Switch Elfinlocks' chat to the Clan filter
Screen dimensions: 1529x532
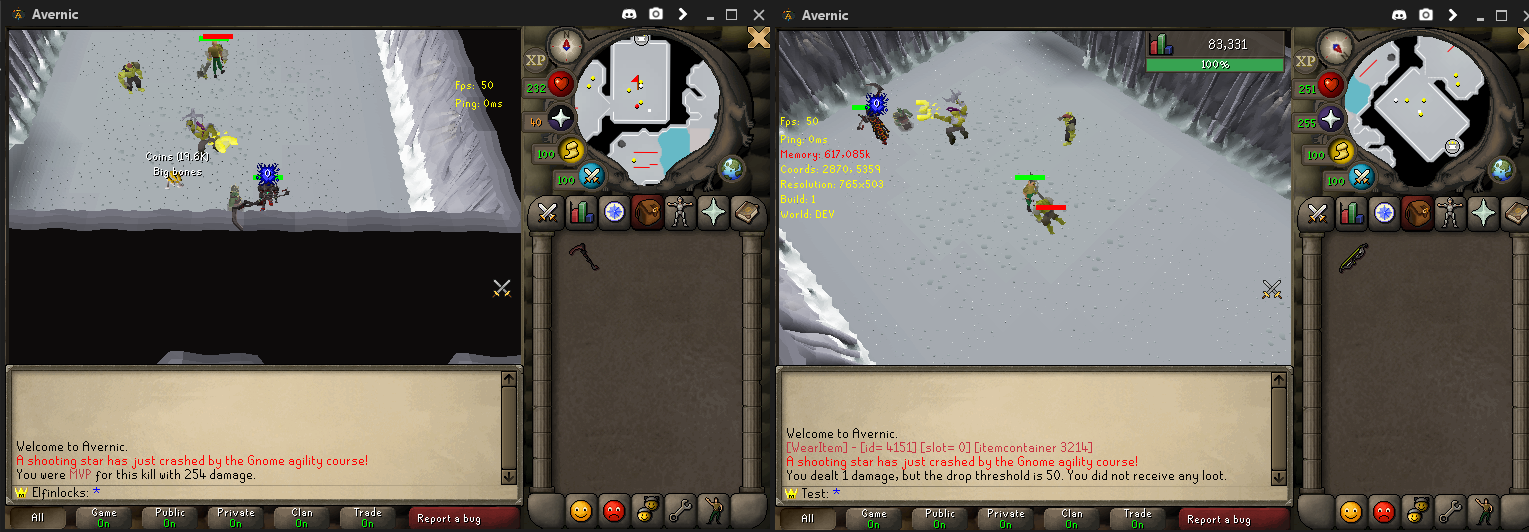point(302,518)
